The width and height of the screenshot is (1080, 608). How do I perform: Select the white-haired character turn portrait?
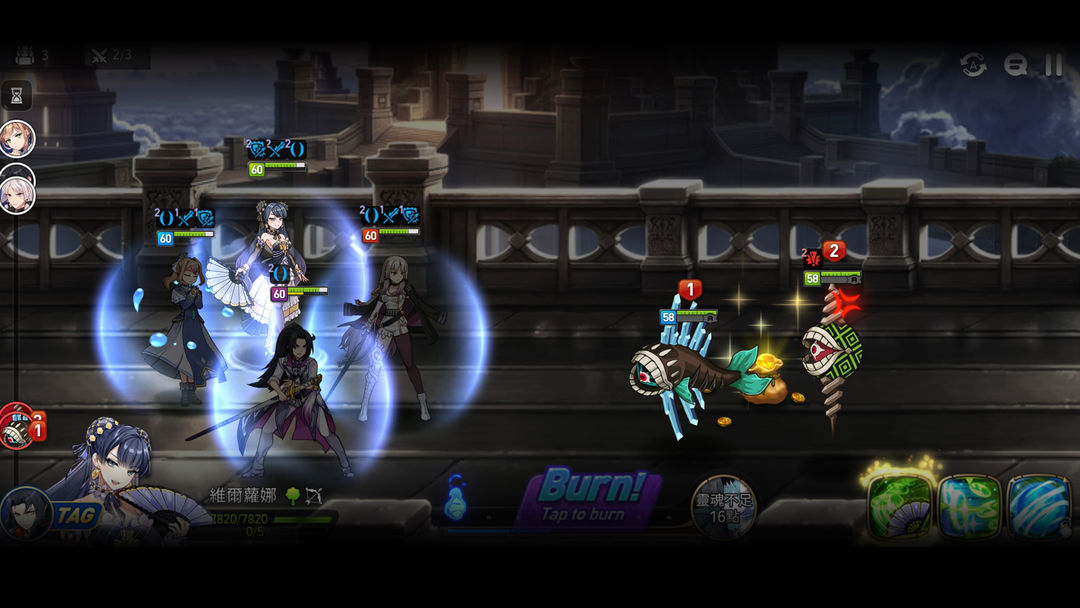point(17,194)
